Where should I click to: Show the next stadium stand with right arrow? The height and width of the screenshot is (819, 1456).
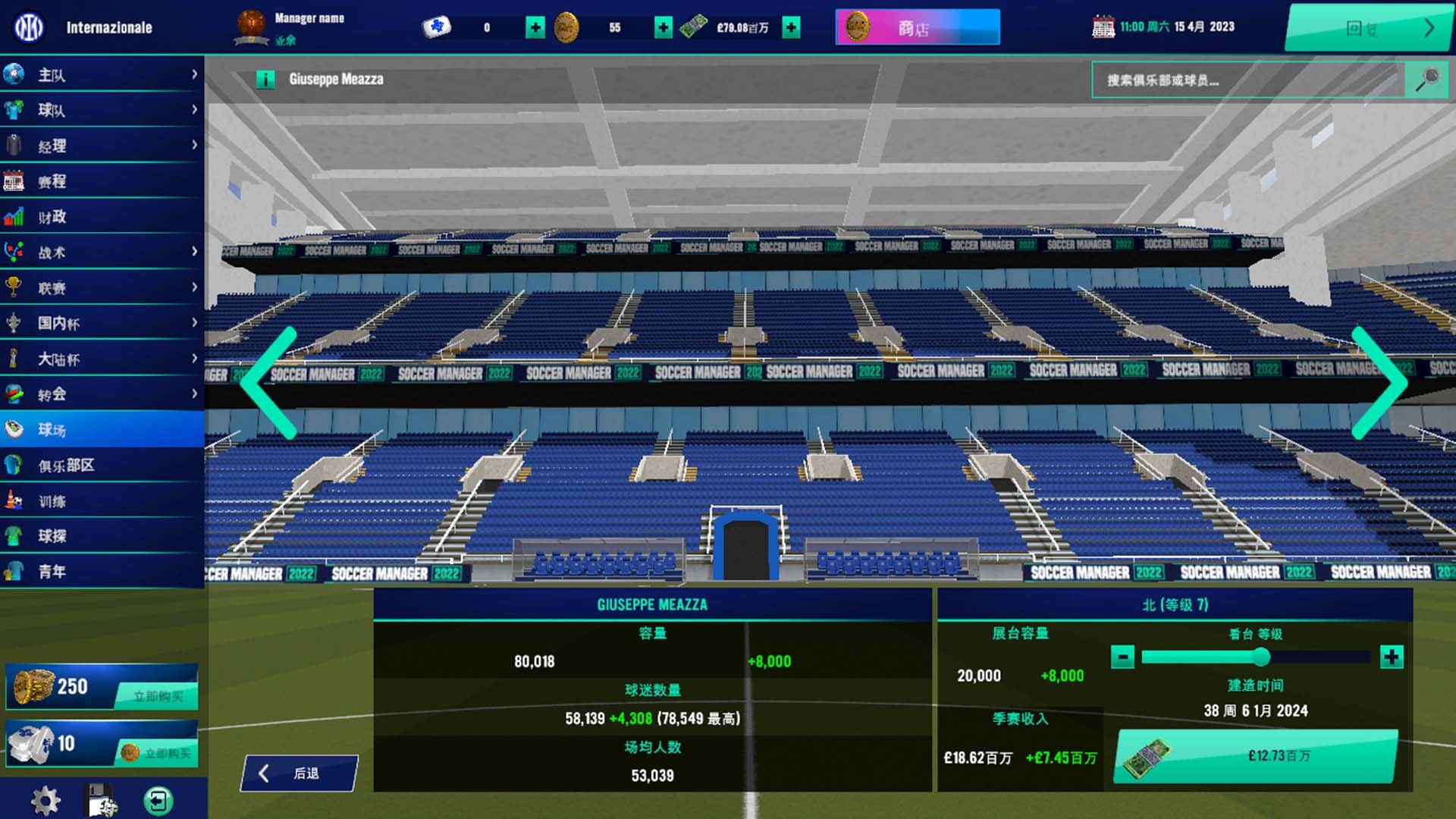(x=1379, y=383)
